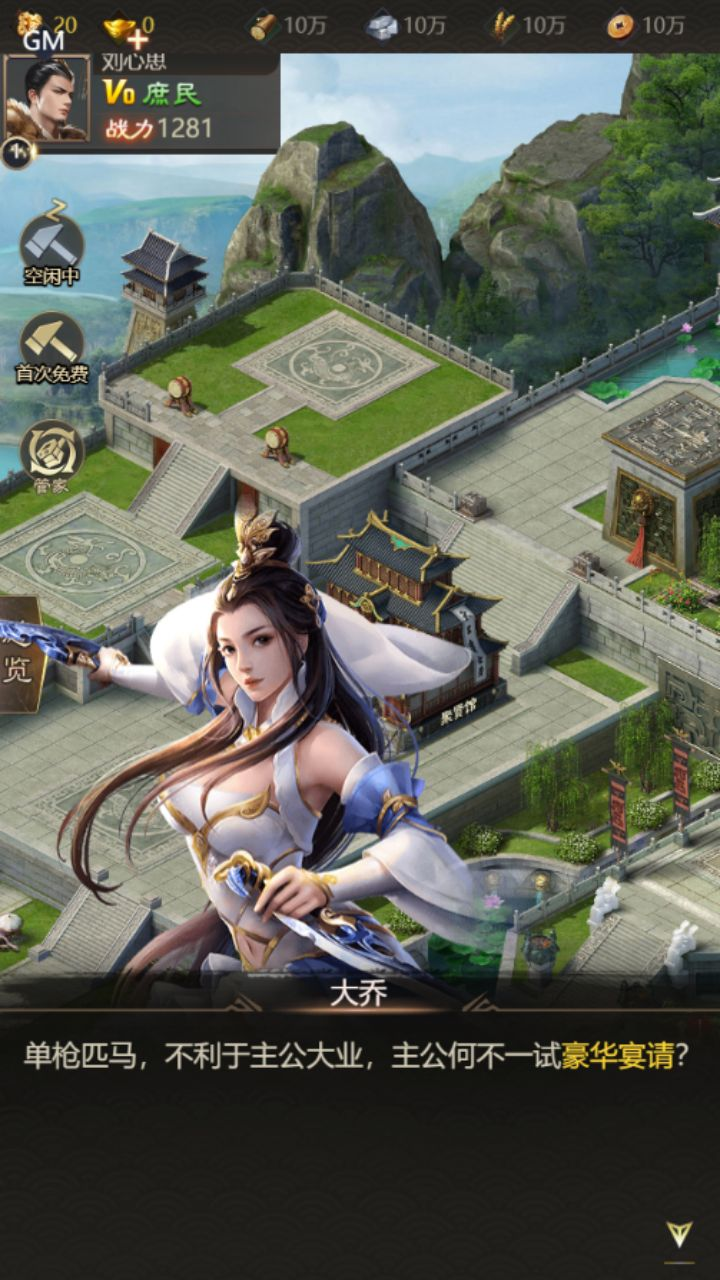The image size is (720, 1280).
Task: Click the V0 庶民 VIP rank label
Action: 153,94
